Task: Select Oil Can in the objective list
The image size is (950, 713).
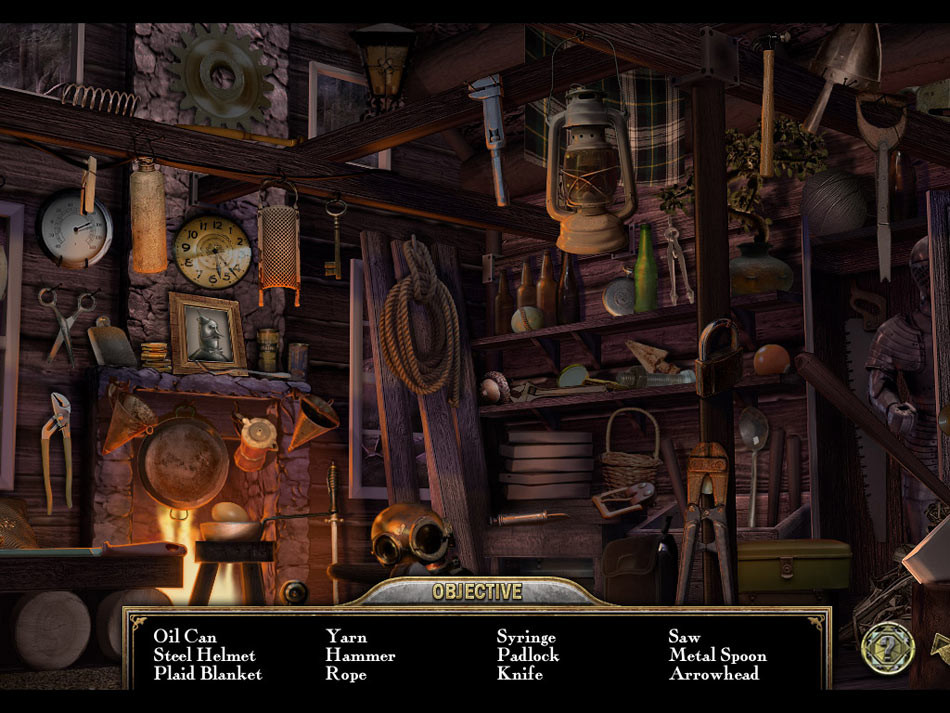Action: click(x=185, y=637)
